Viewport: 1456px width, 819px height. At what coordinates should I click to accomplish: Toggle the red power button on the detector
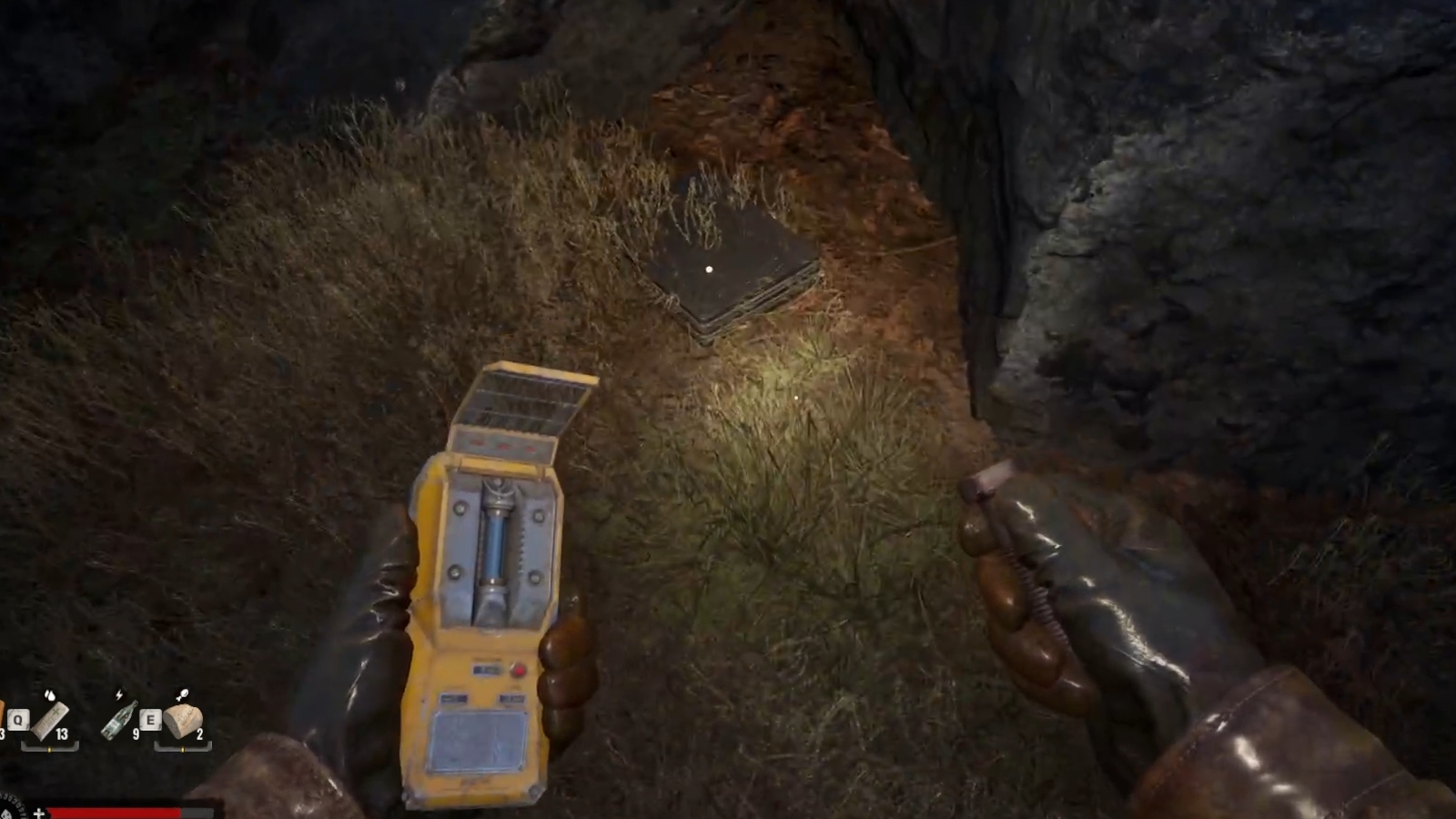click(x=518, y=668)
